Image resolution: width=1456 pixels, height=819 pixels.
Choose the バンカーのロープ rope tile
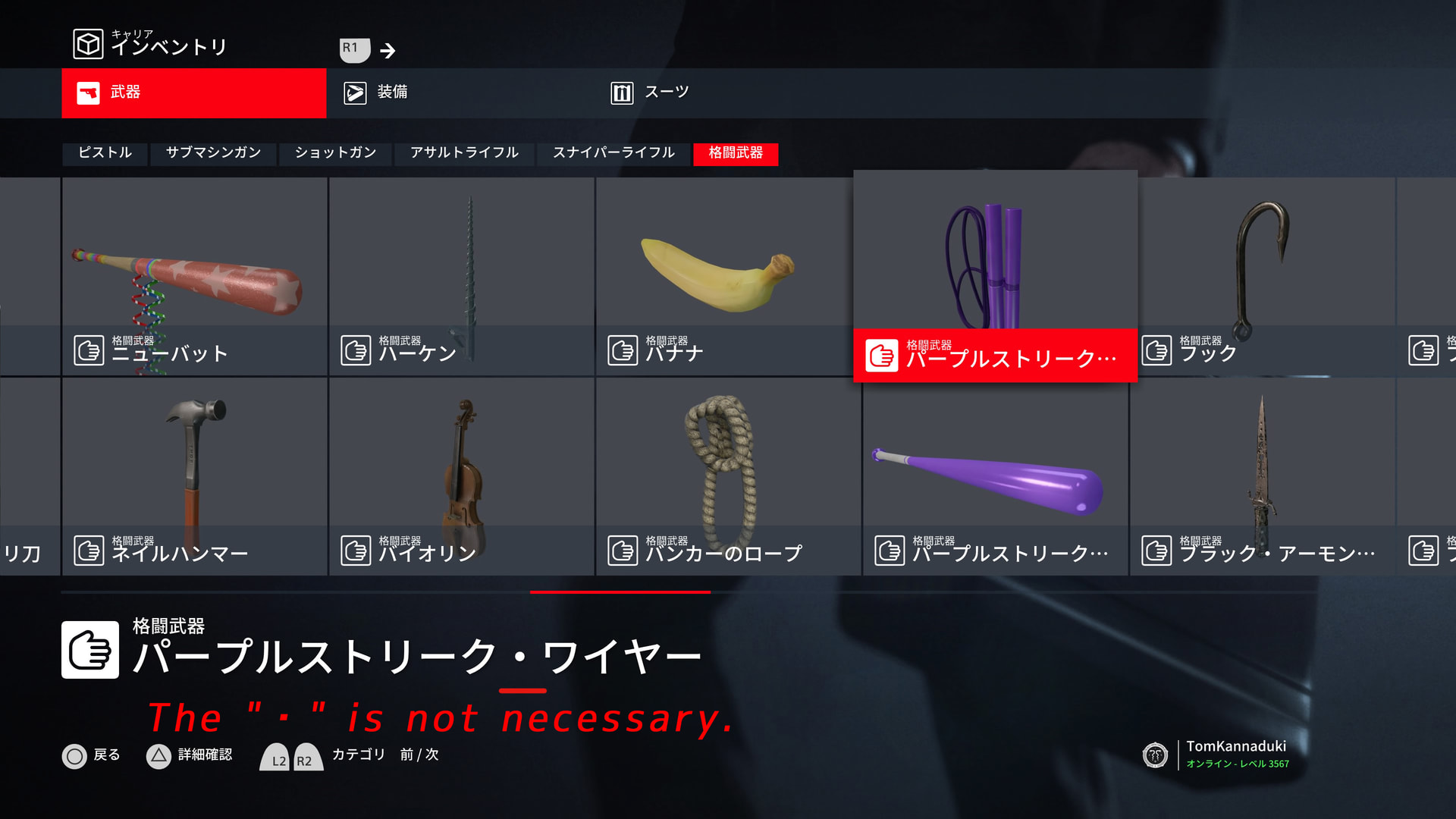[x=728, y=476]
